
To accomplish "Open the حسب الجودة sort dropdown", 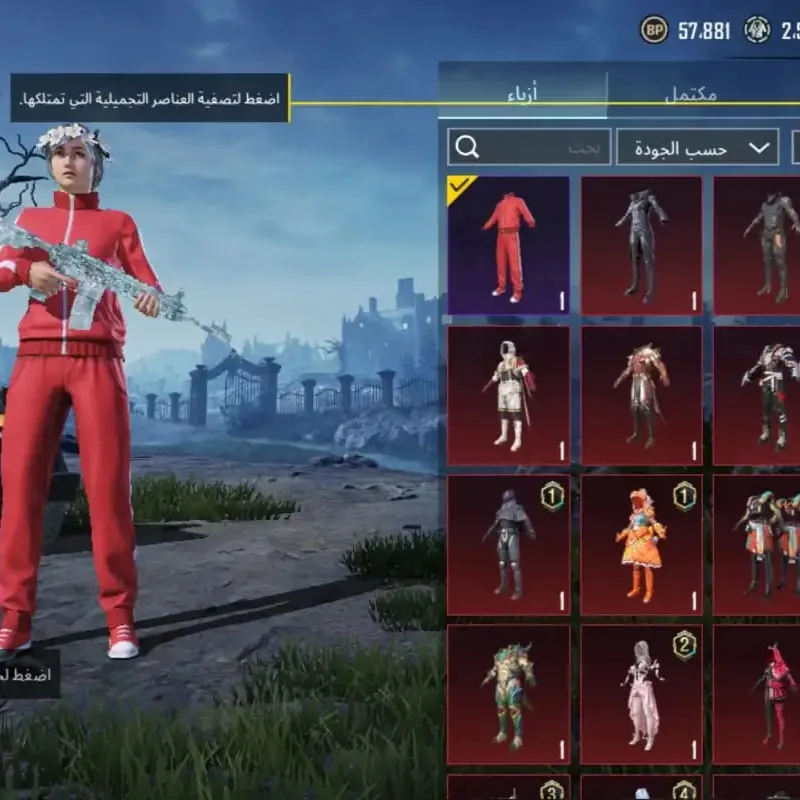I will coord(697,148).
